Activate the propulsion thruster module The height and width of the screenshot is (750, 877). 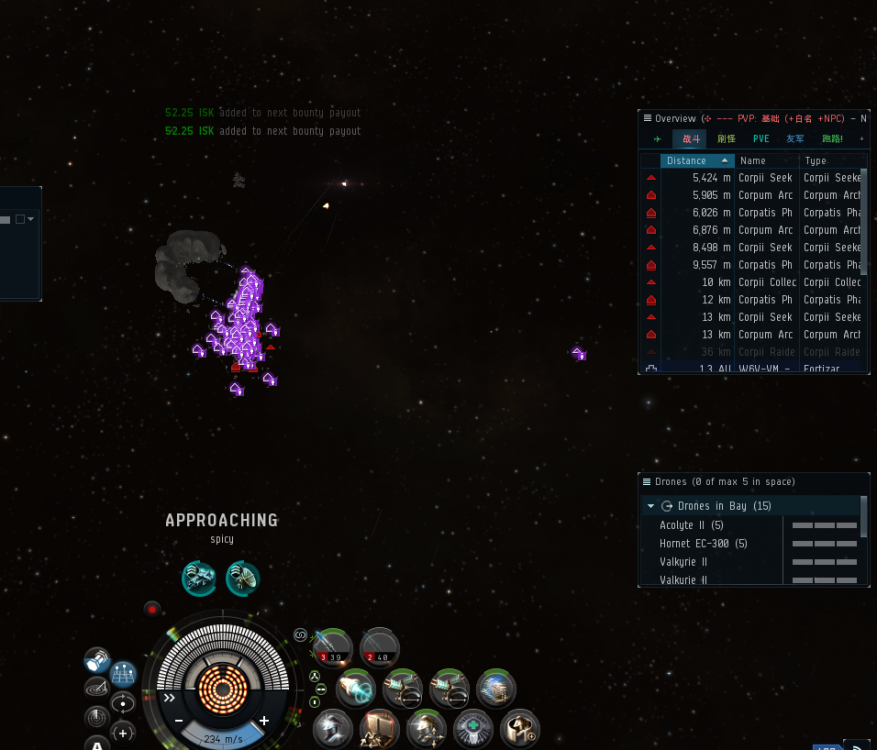tap(356, 688)
